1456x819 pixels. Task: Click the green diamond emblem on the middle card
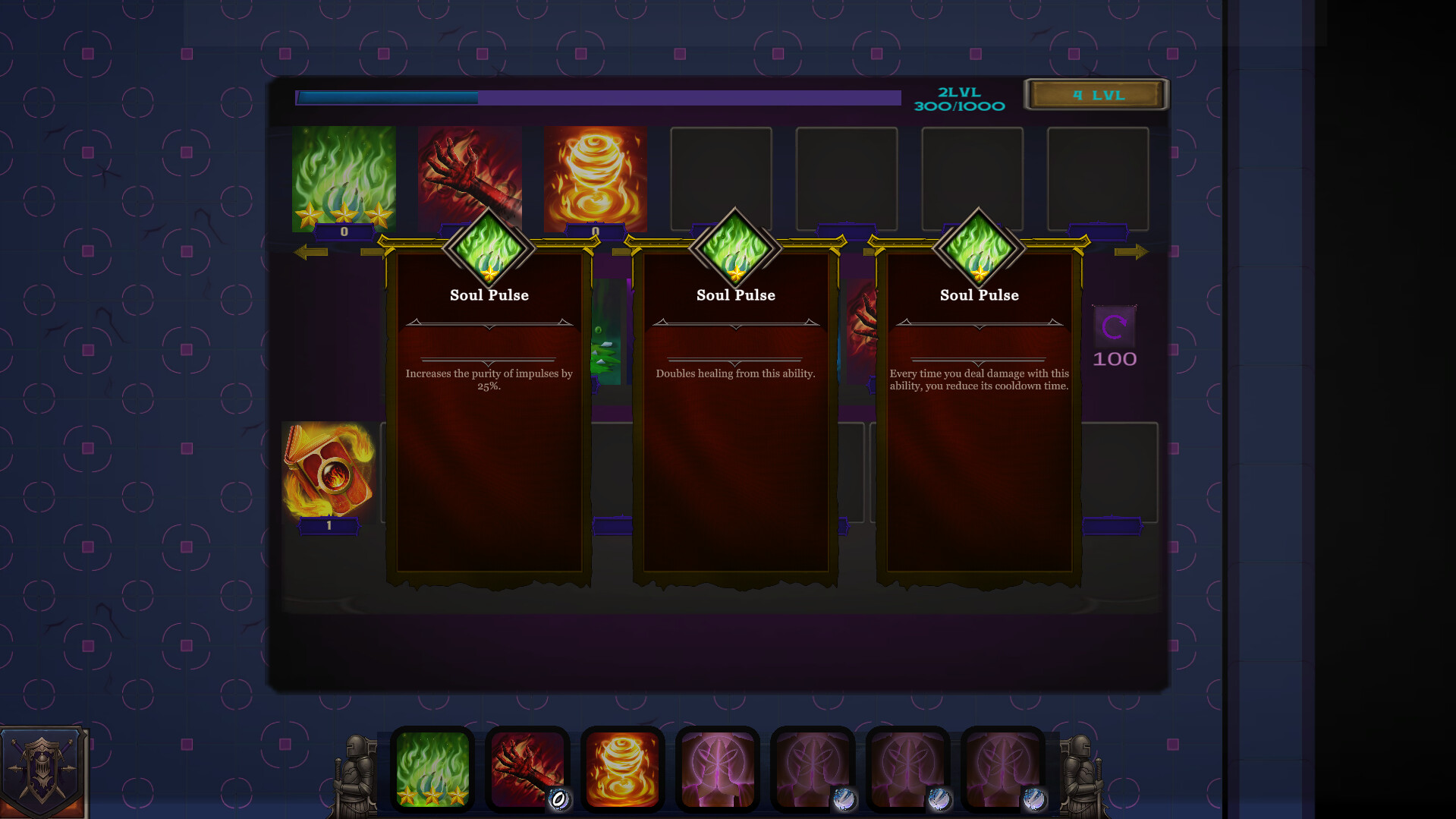coord(735,249)
